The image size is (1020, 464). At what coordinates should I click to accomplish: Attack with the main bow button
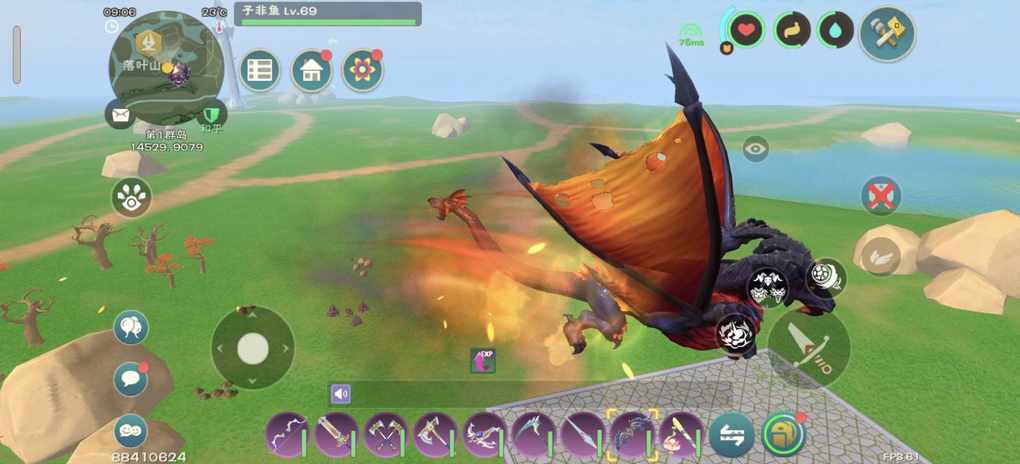[809, 347]
